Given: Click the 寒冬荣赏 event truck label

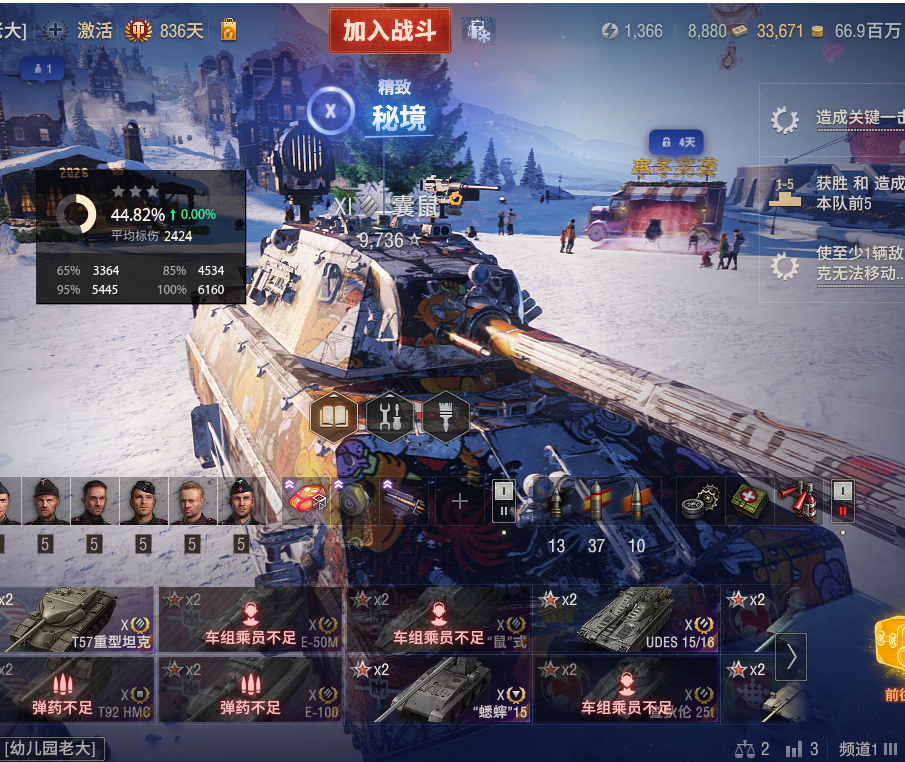Looking at the screenshot, I should pyautogui.click(x=675, y=167).
